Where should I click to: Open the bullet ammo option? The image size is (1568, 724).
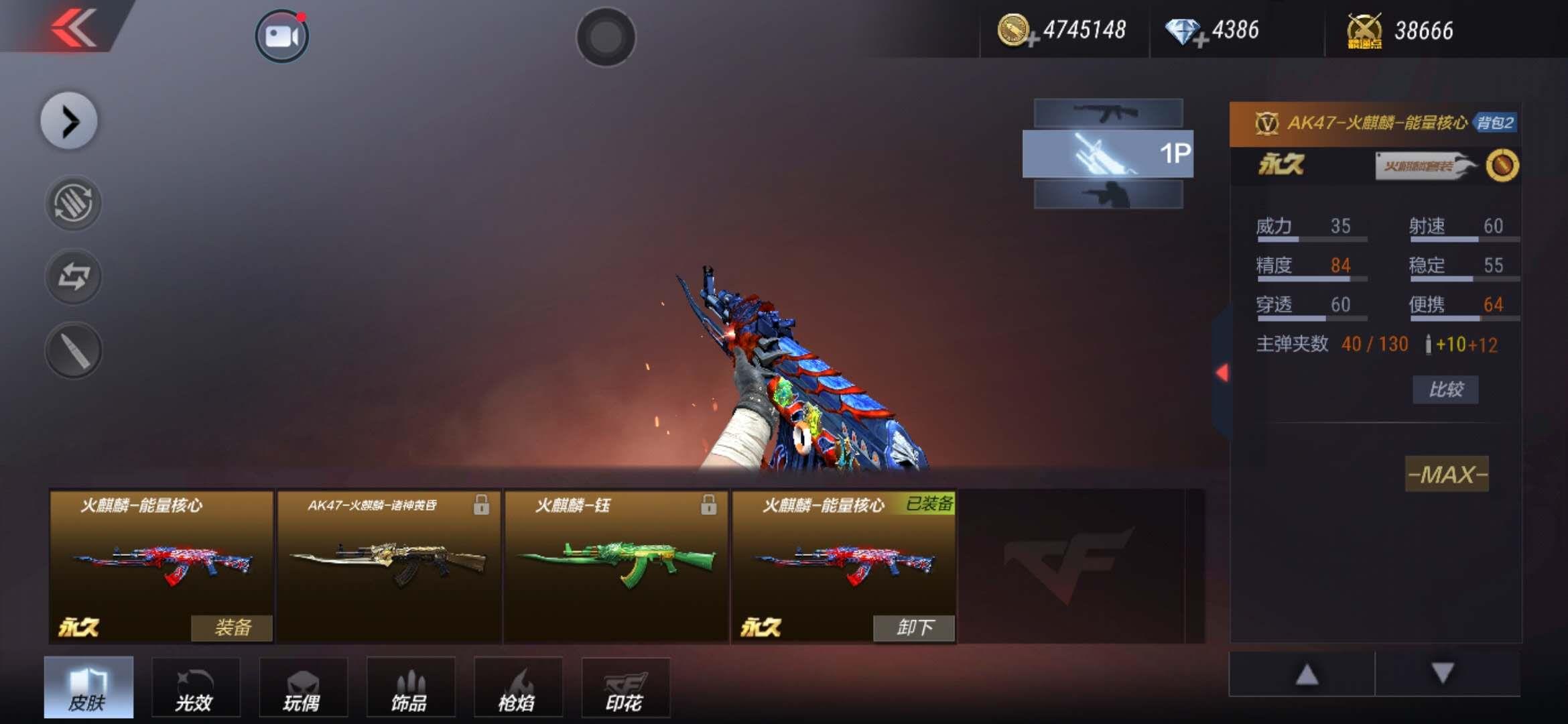(73, 350)
